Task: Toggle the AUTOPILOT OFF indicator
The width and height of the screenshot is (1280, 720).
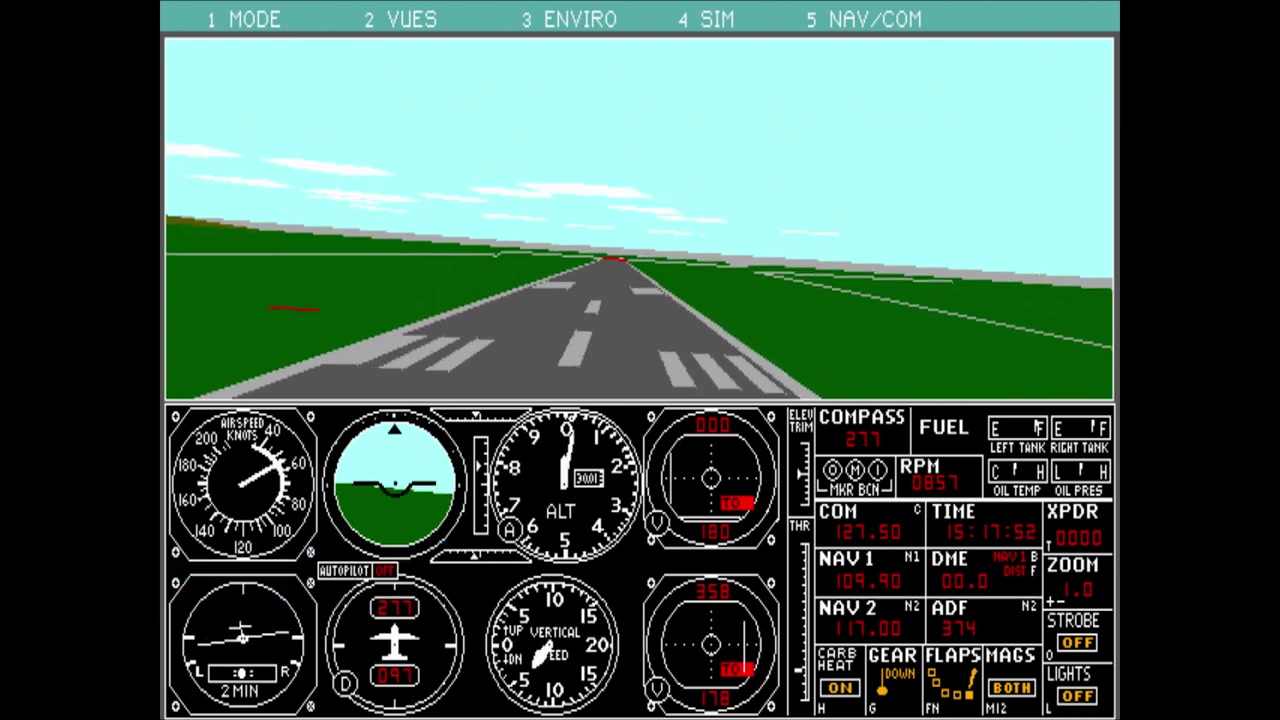Action: click(385, 570)
